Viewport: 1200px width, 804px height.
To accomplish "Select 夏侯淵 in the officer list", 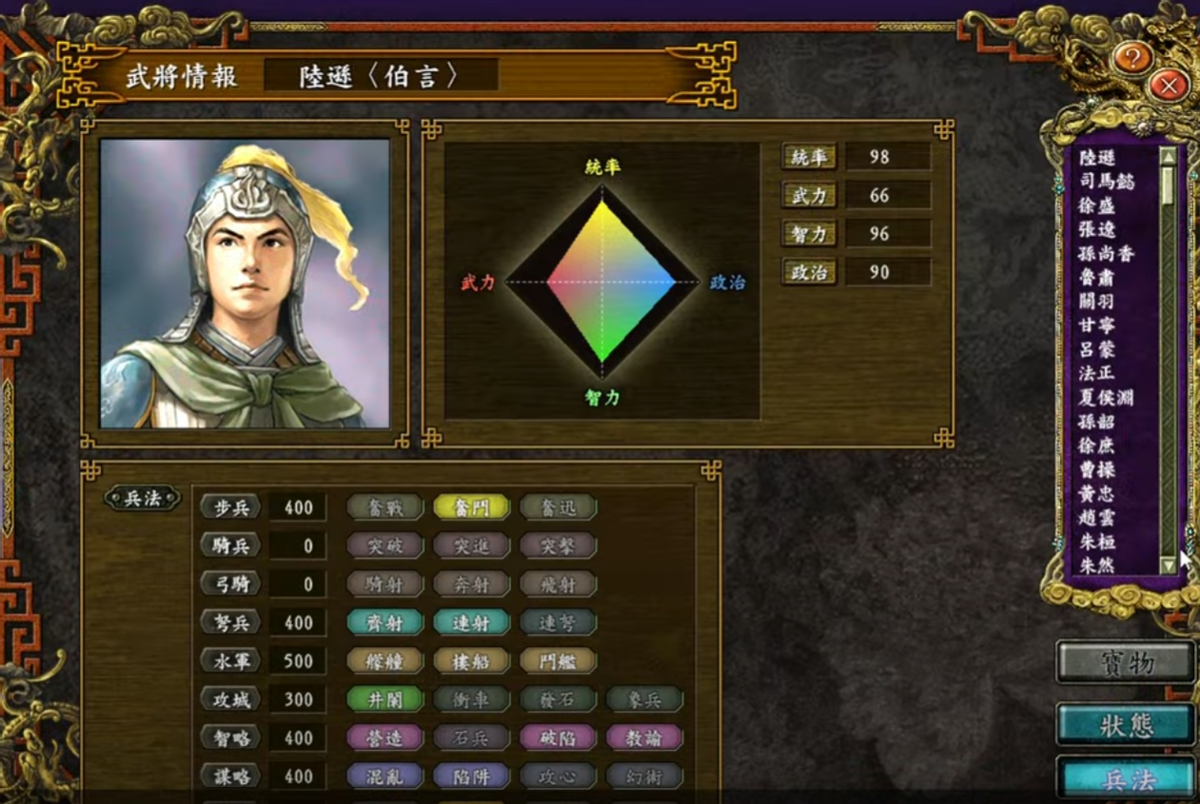I will coord(1108,397).
